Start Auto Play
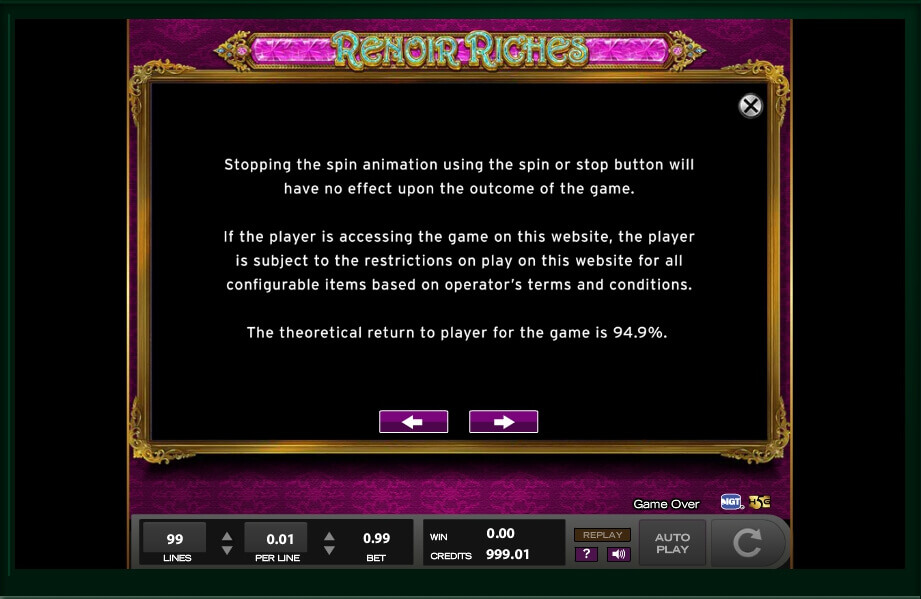 (x=672, y=543)
